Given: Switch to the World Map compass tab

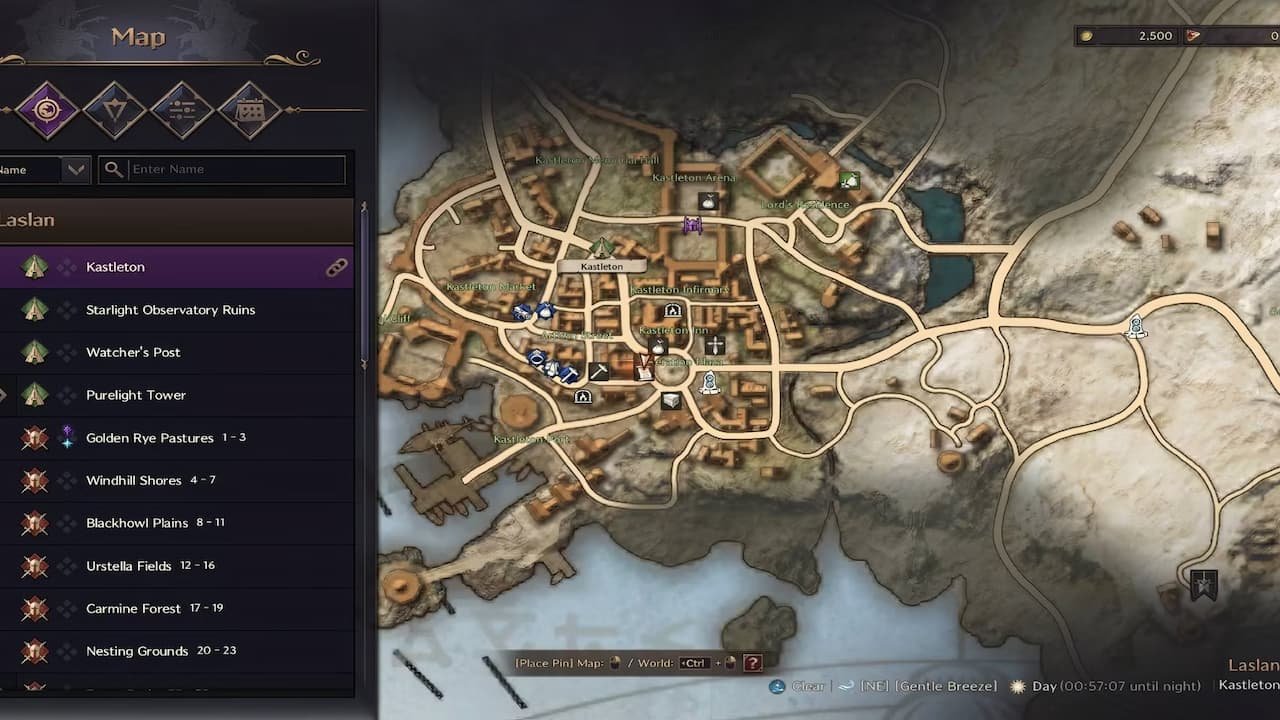Looking at the screenshot, I should coord(45,110).
